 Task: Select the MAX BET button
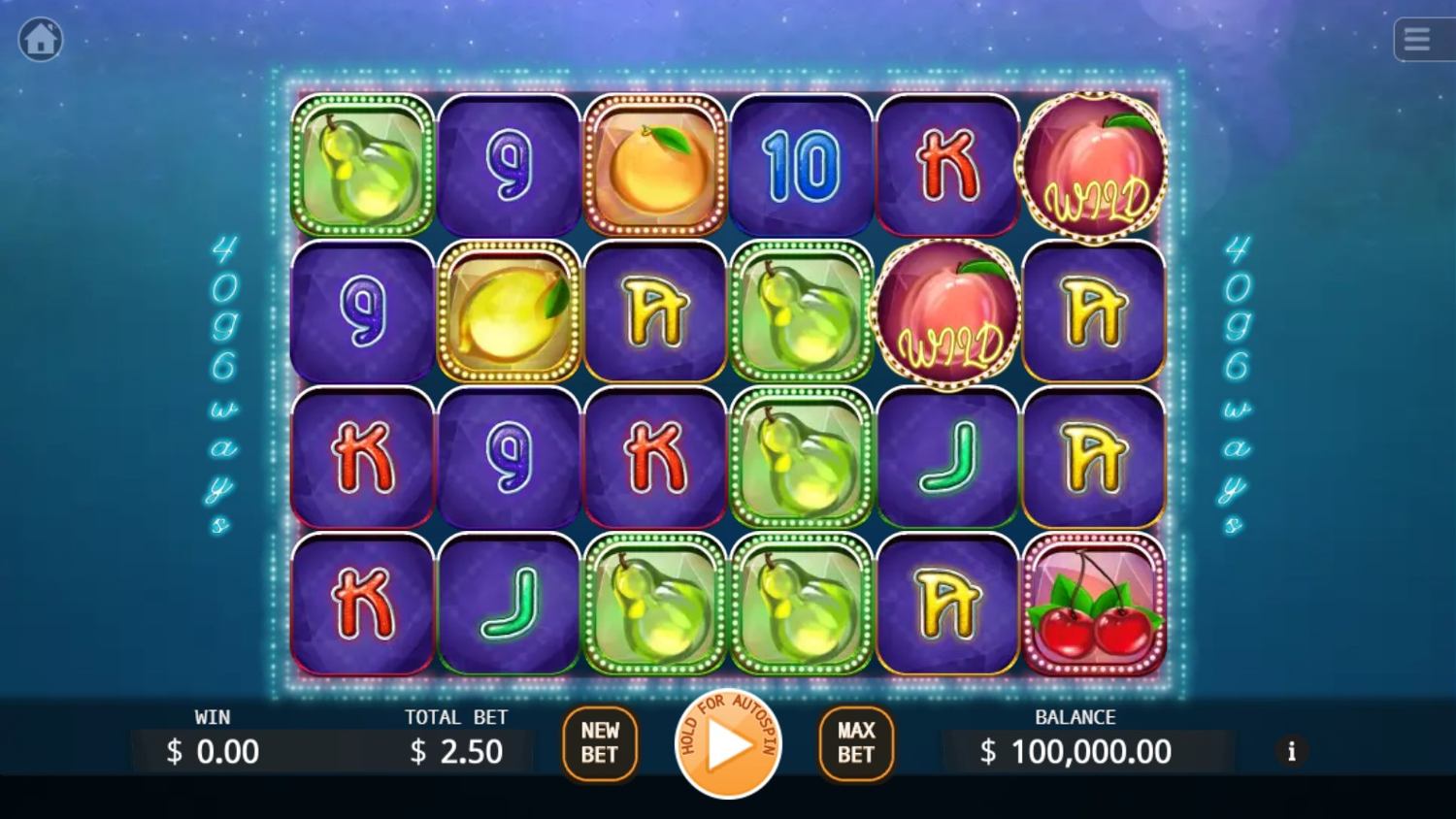[856, 743]
